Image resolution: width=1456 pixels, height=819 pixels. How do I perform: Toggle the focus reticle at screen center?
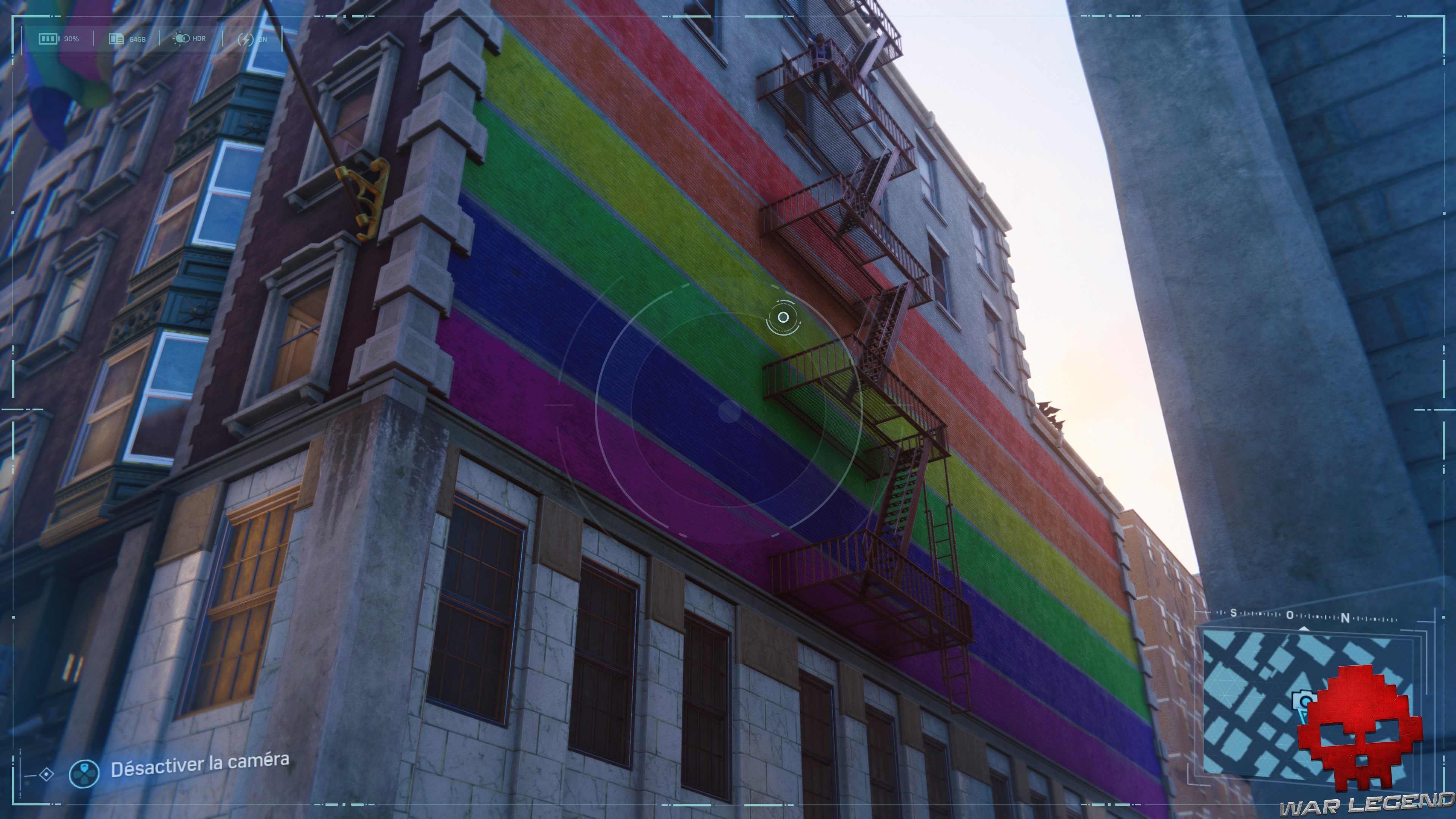coord(783,317)
